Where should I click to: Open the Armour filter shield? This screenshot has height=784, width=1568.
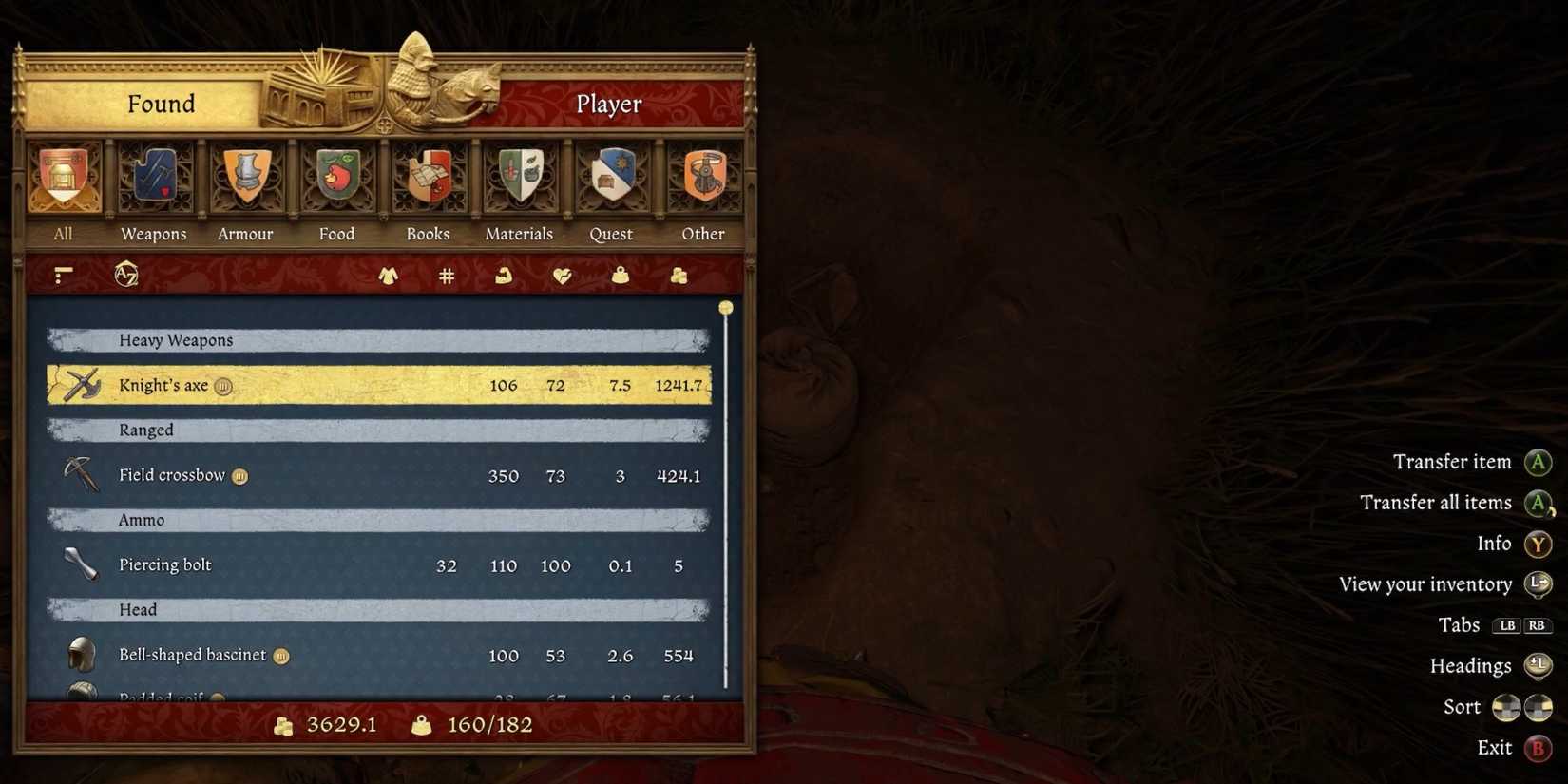click(245, 181)
